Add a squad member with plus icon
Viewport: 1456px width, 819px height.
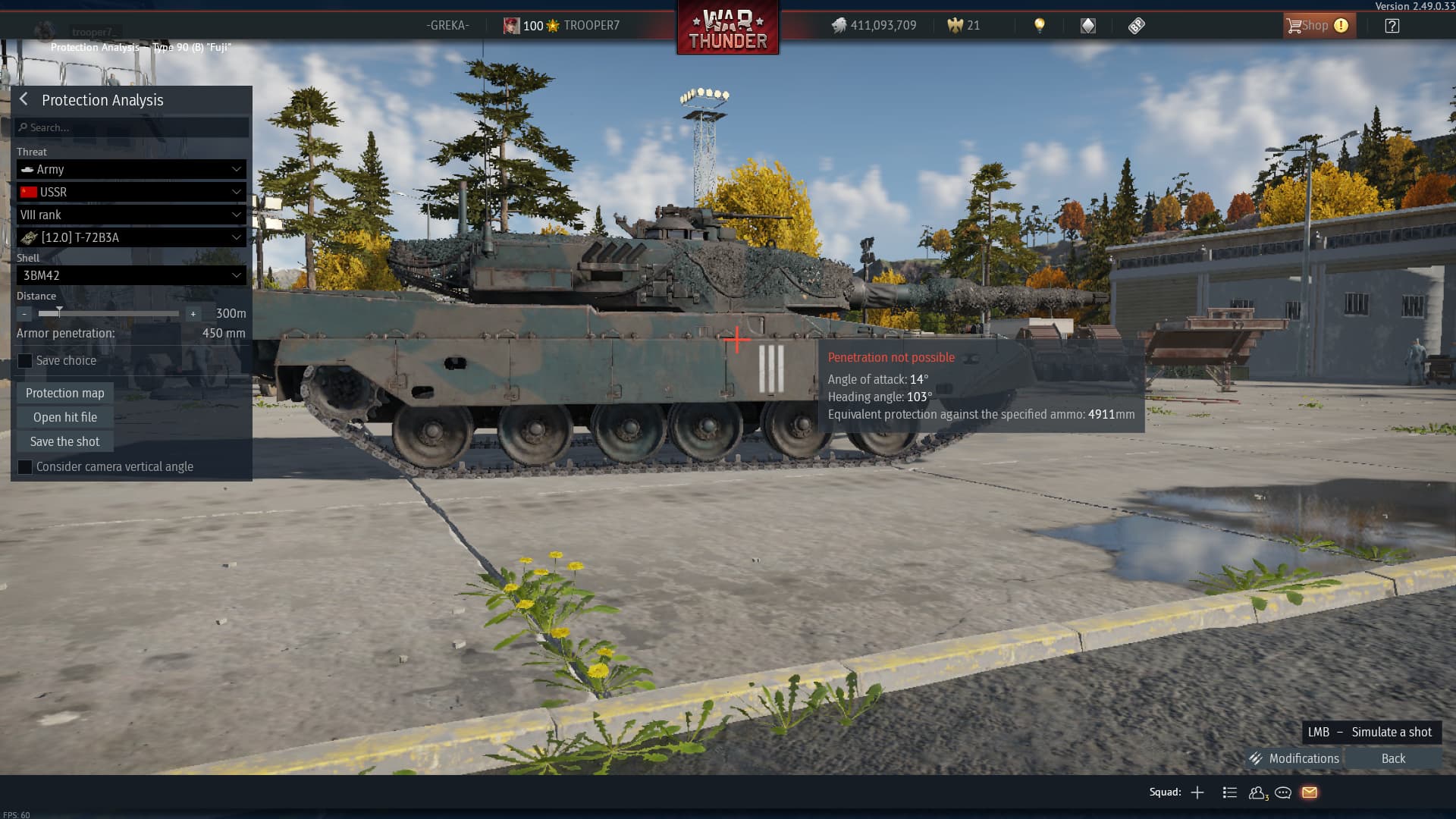(1197, 792)
